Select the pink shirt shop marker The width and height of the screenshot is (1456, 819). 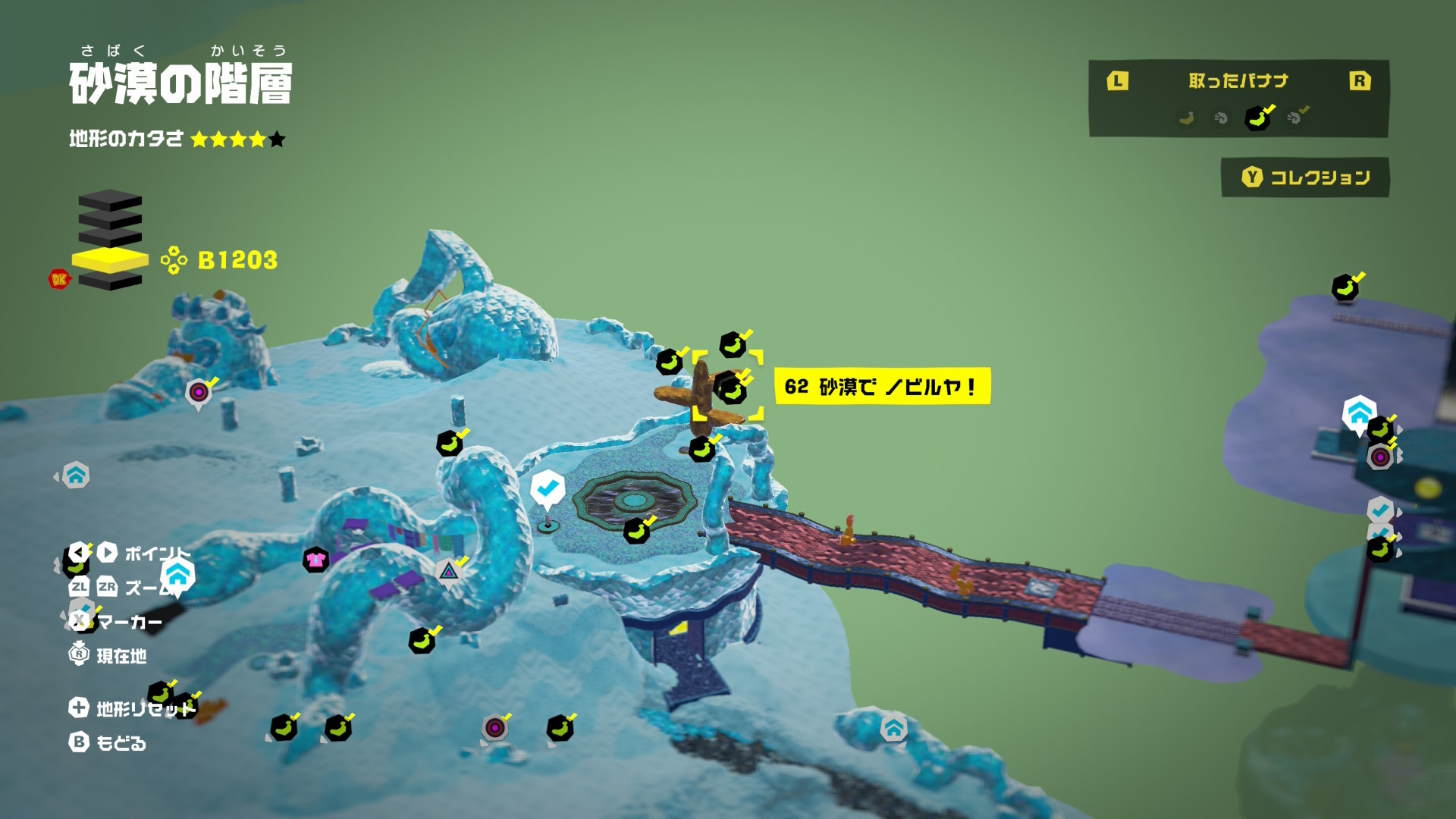point(315,560)
